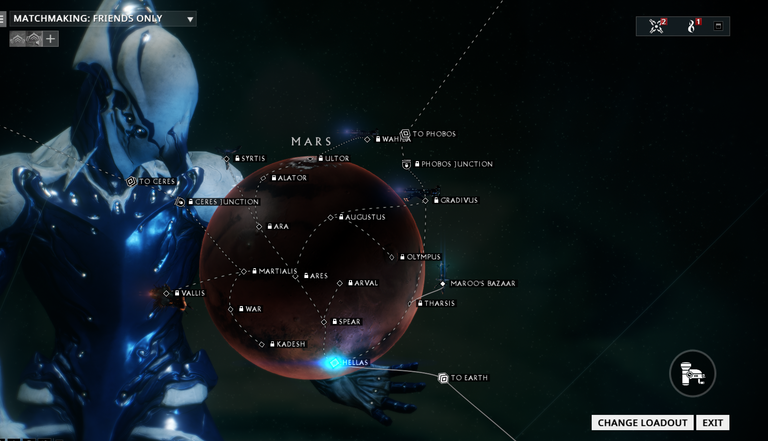Select the Ceres Junction node
768x441 pixels.
[181, 202]
